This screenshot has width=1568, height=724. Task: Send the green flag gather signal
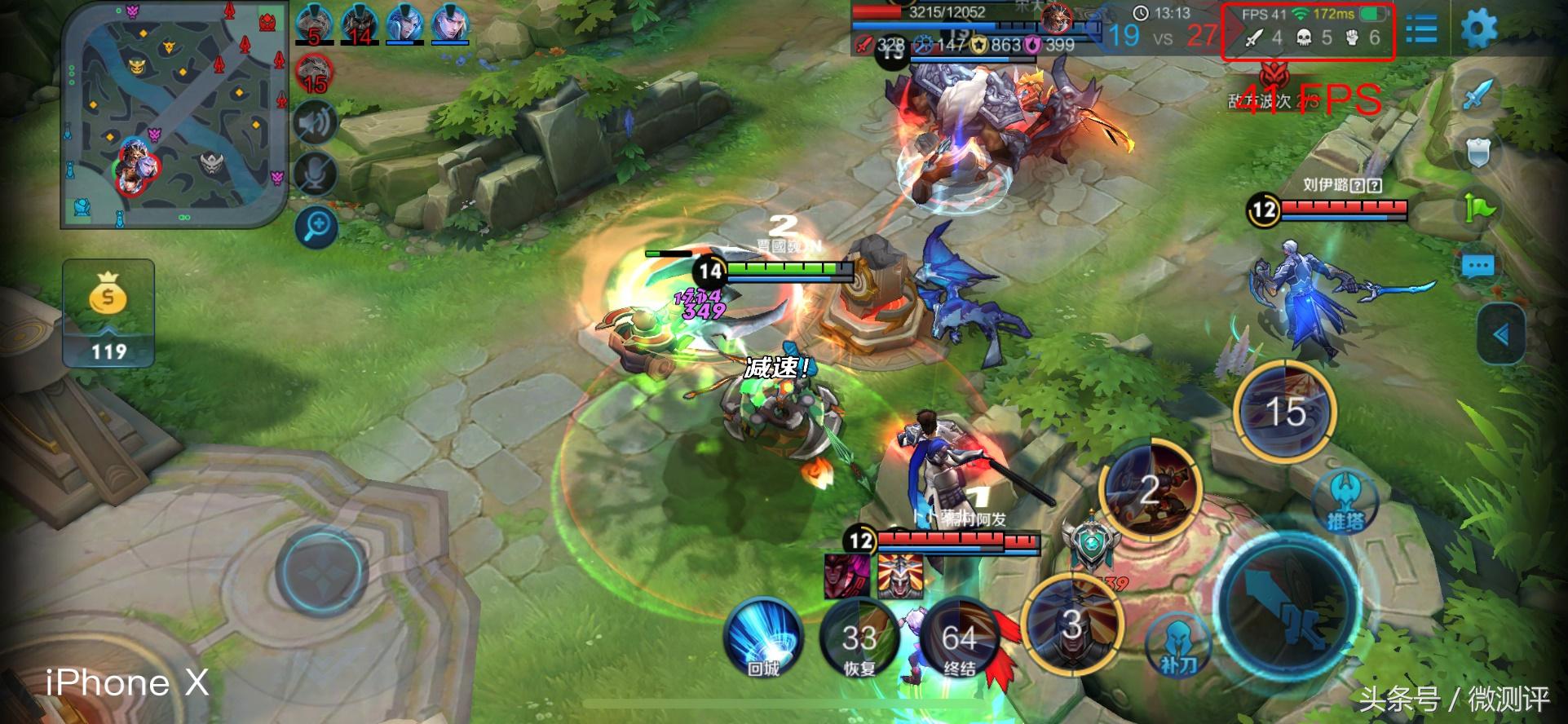pos(1477,209)
